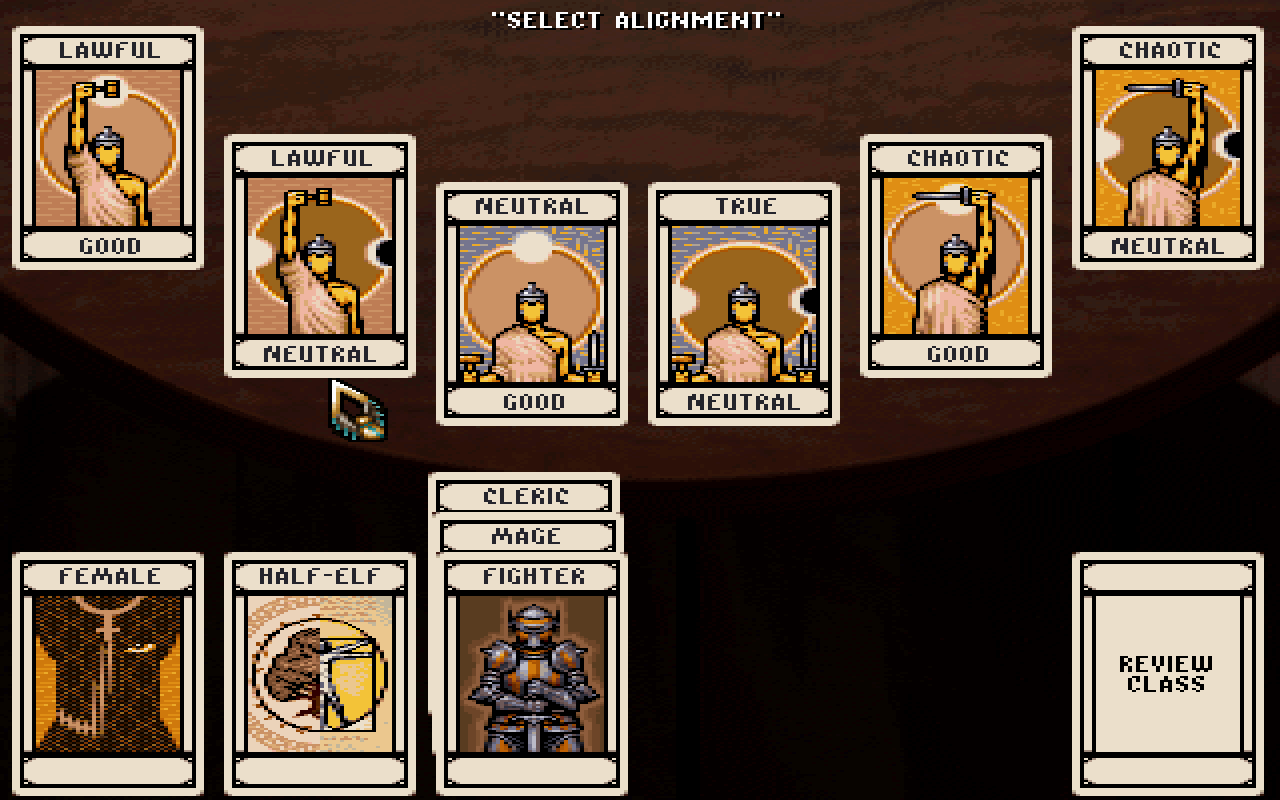Select the Neutral Good seated figure artwork
The height and width of the screenshot is (800, 1280).
click(x=530, y=300)
